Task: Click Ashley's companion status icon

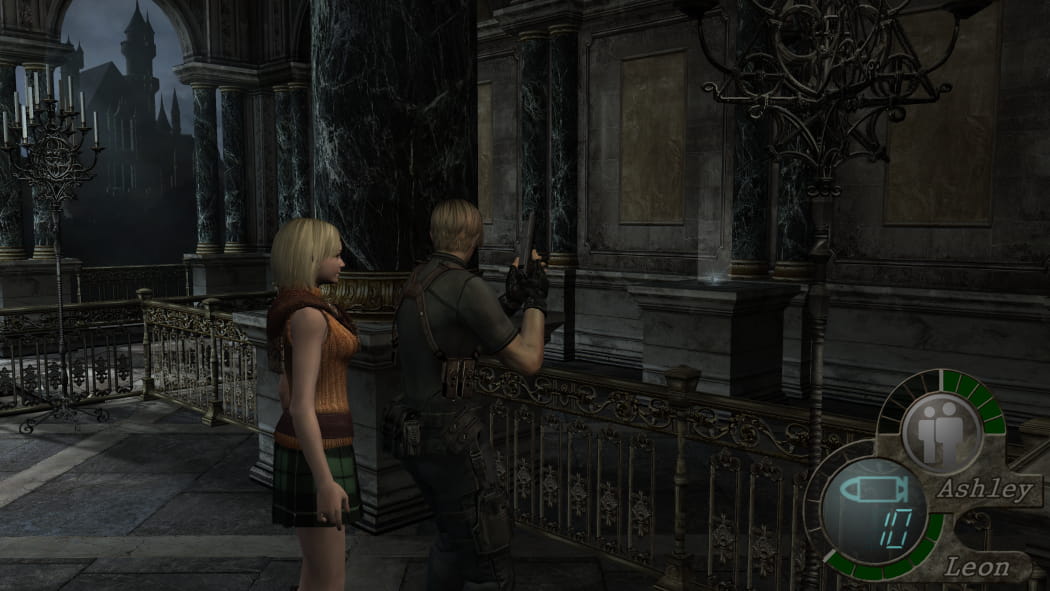Action: 941,432
